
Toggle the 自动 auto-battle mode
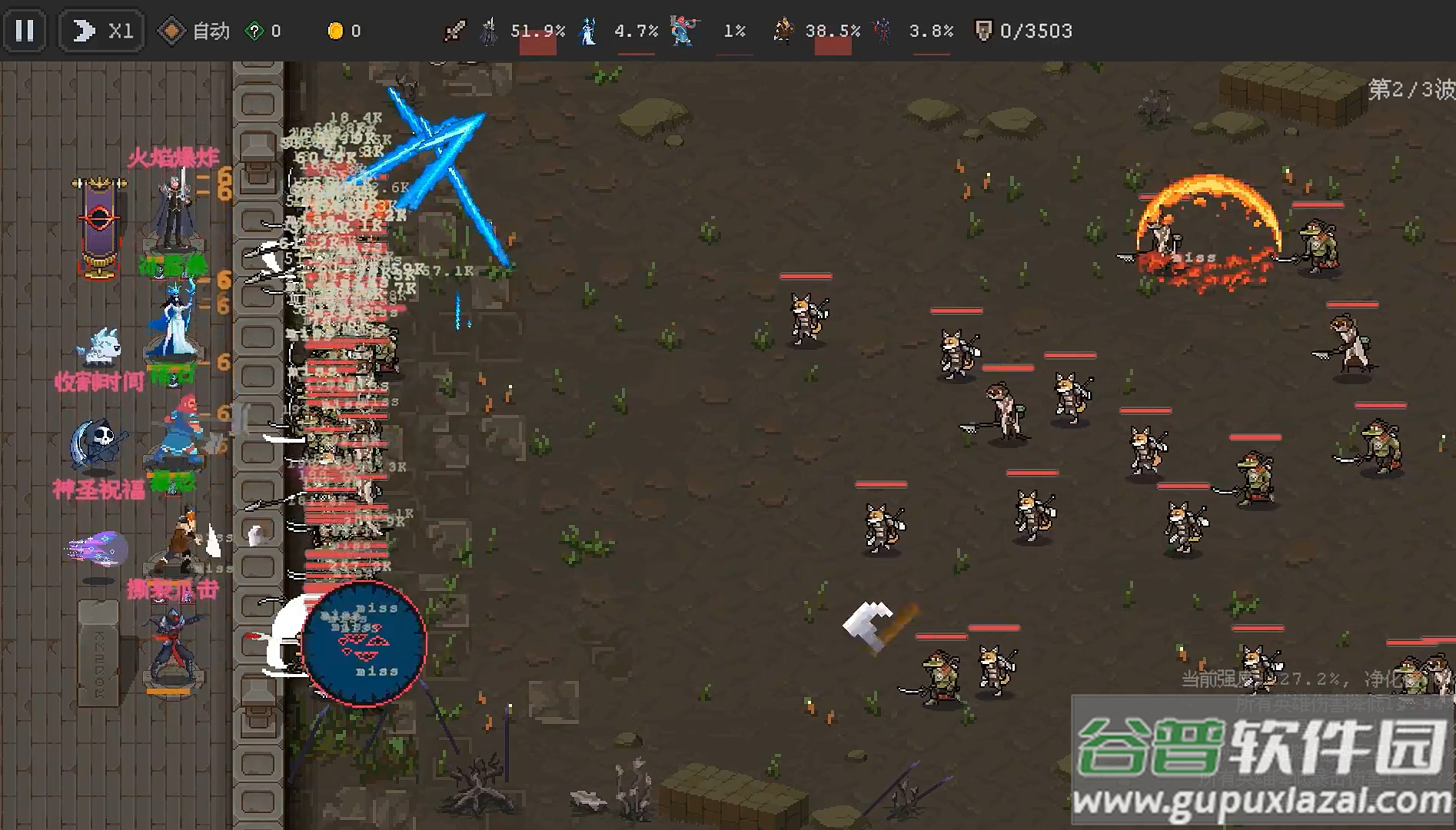click(193, 31)
